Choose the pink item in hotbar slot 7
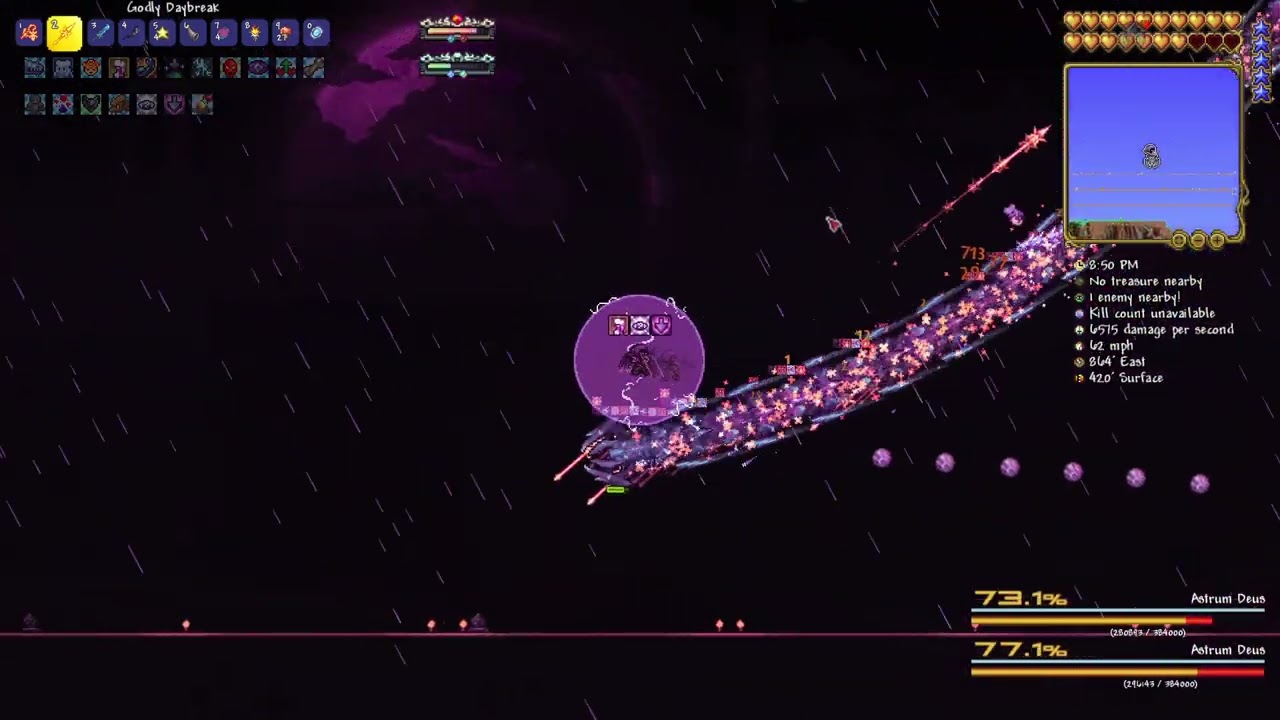The height and width of the screenshot is (720, 1280). [223, 33]
